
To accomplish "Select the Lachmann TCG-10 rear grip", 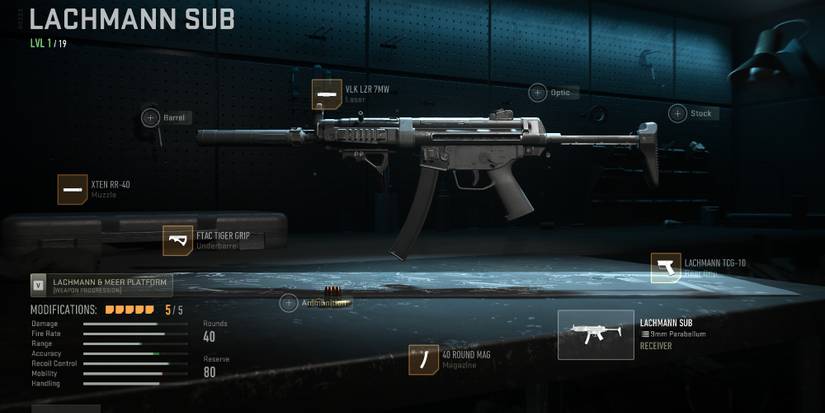I will tap(666, 268).
